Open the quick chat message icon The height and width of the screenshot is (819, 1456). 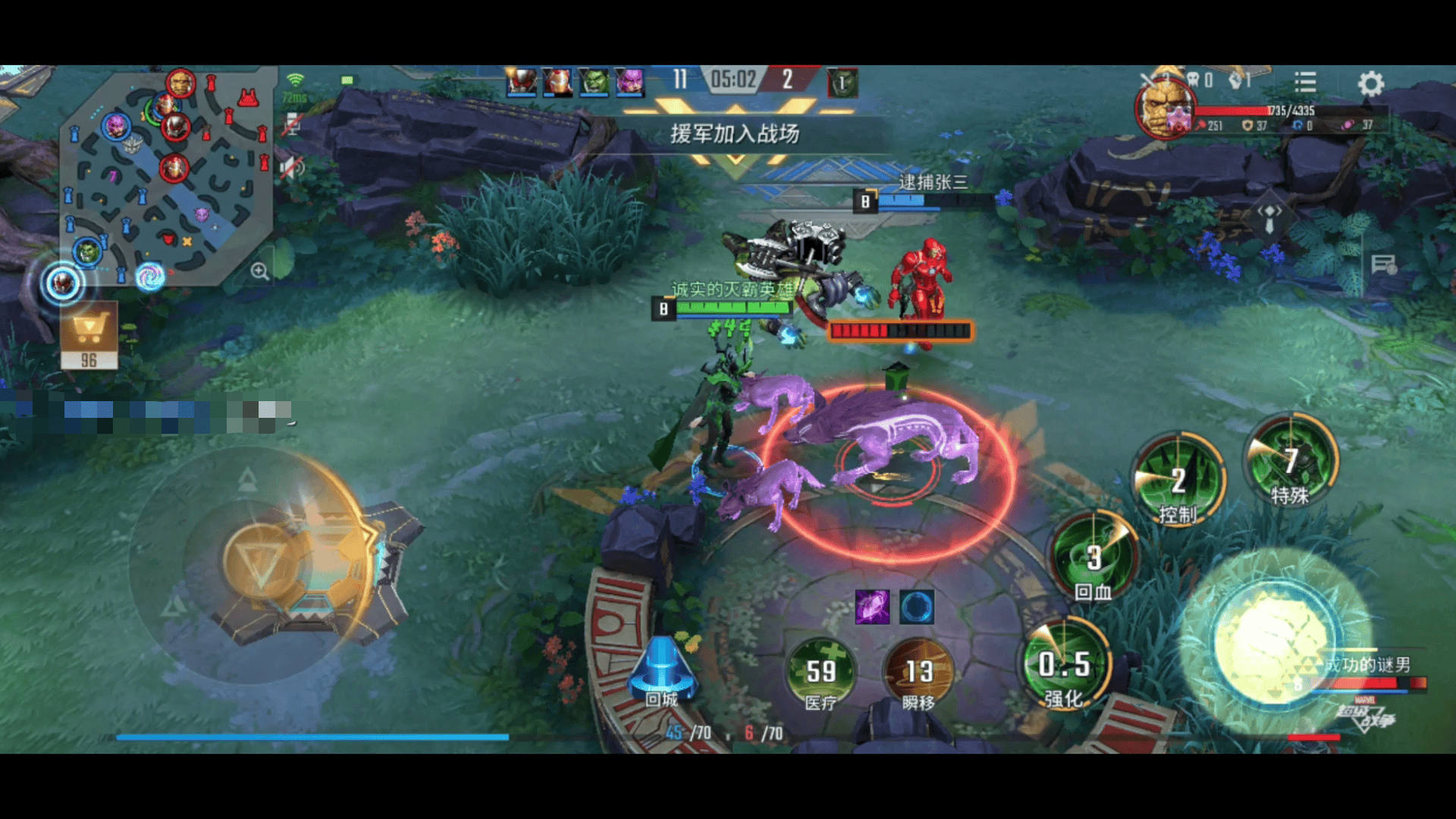(1383, 265)
